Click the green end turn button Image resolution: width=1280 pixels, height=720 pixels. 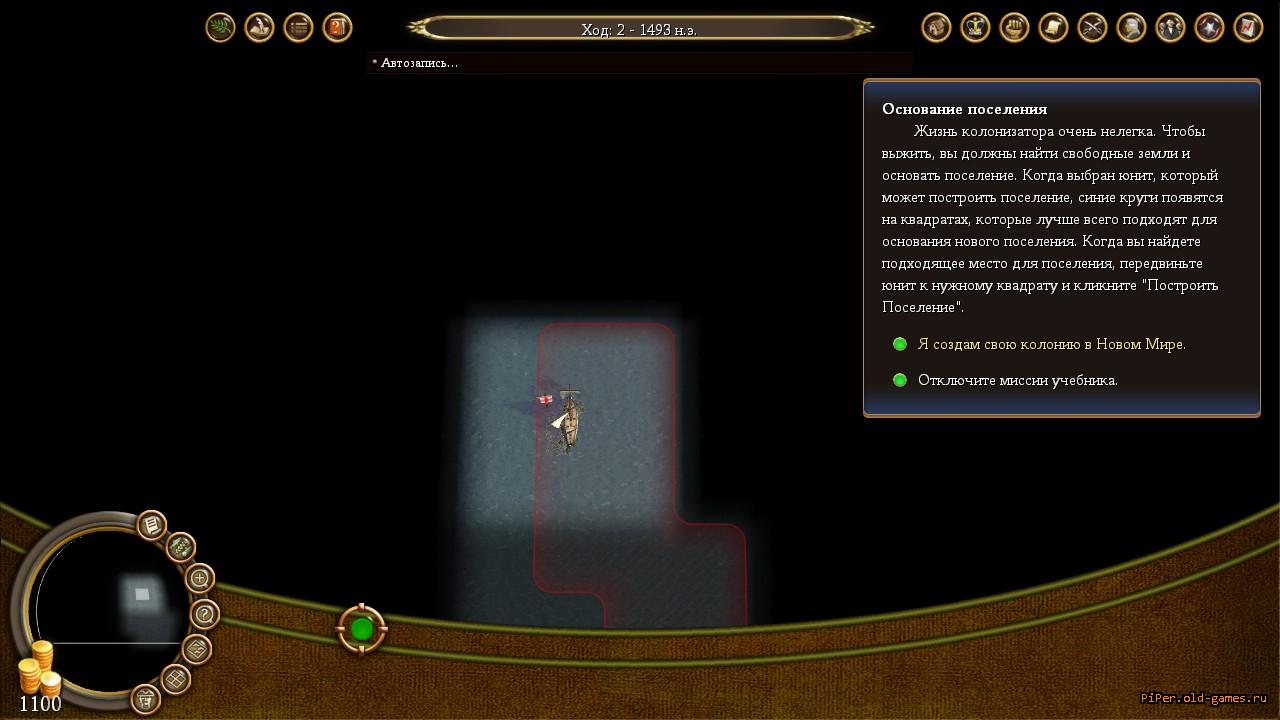click(x=362, y=629)
